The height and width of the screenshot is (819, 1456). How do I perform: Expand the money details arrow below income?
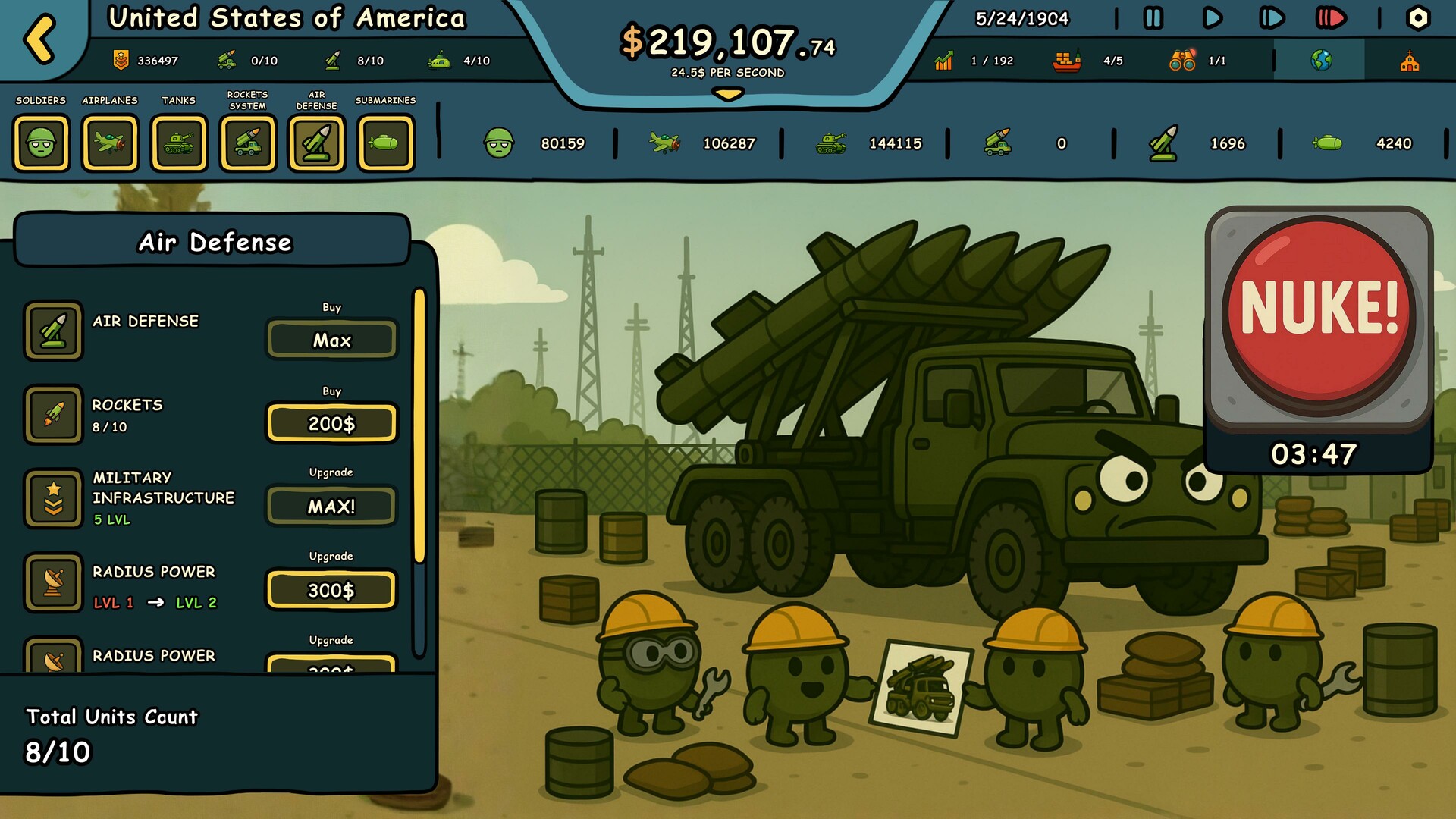tap(727, 95)
